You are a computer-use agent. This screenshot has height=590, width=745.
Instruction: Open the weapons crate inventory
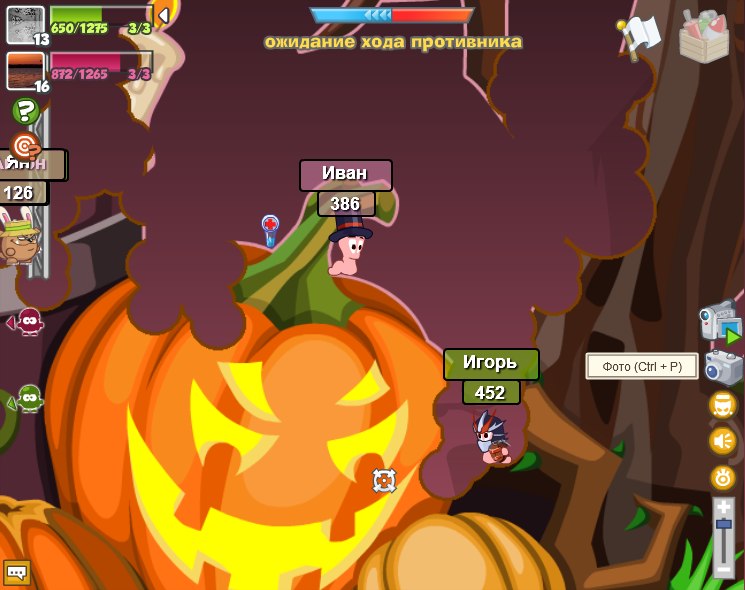point(704,35)
